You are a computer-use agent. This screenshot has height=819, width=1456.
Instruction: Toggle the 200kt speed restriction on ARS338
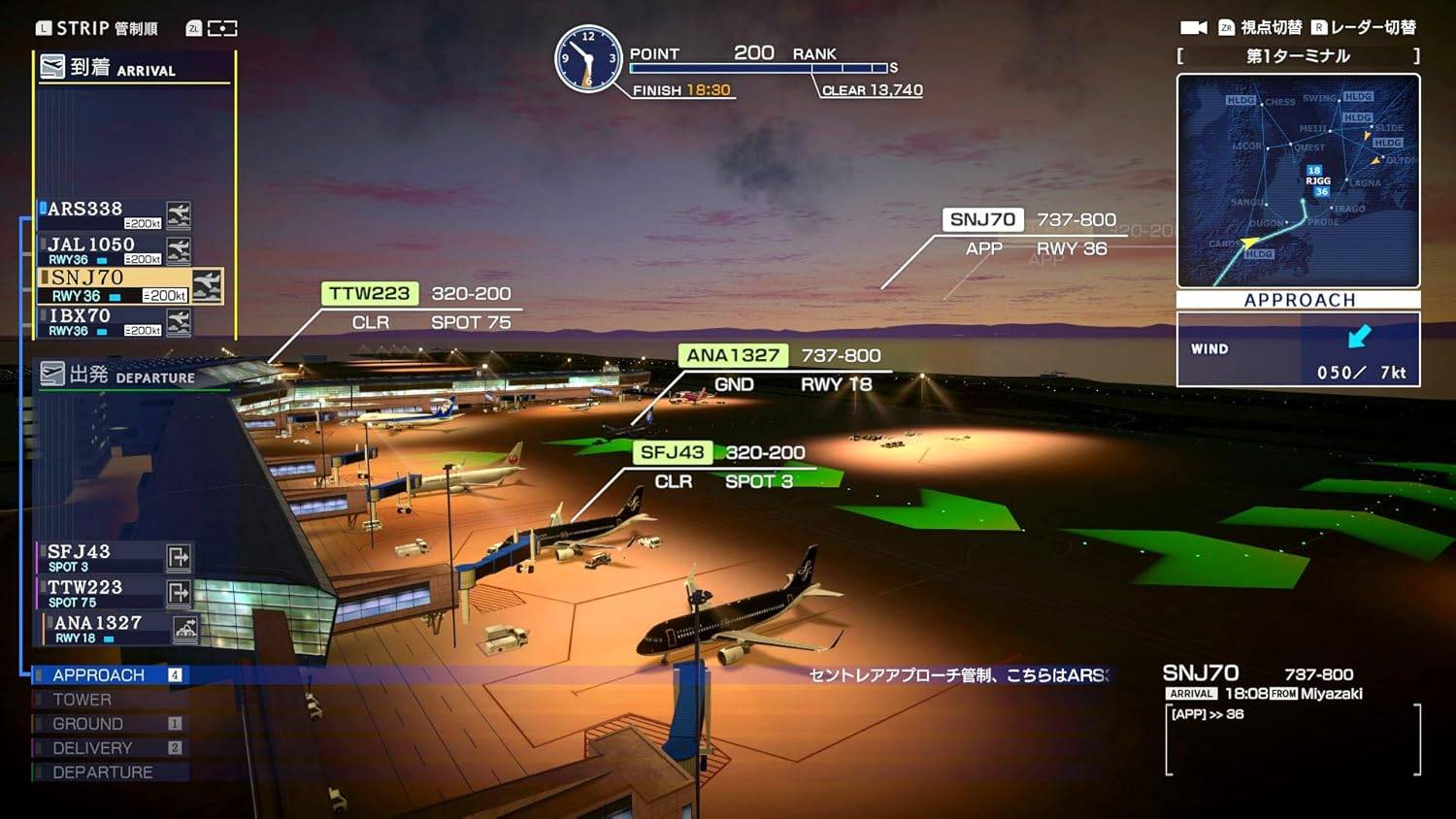(x=142, y=222)
